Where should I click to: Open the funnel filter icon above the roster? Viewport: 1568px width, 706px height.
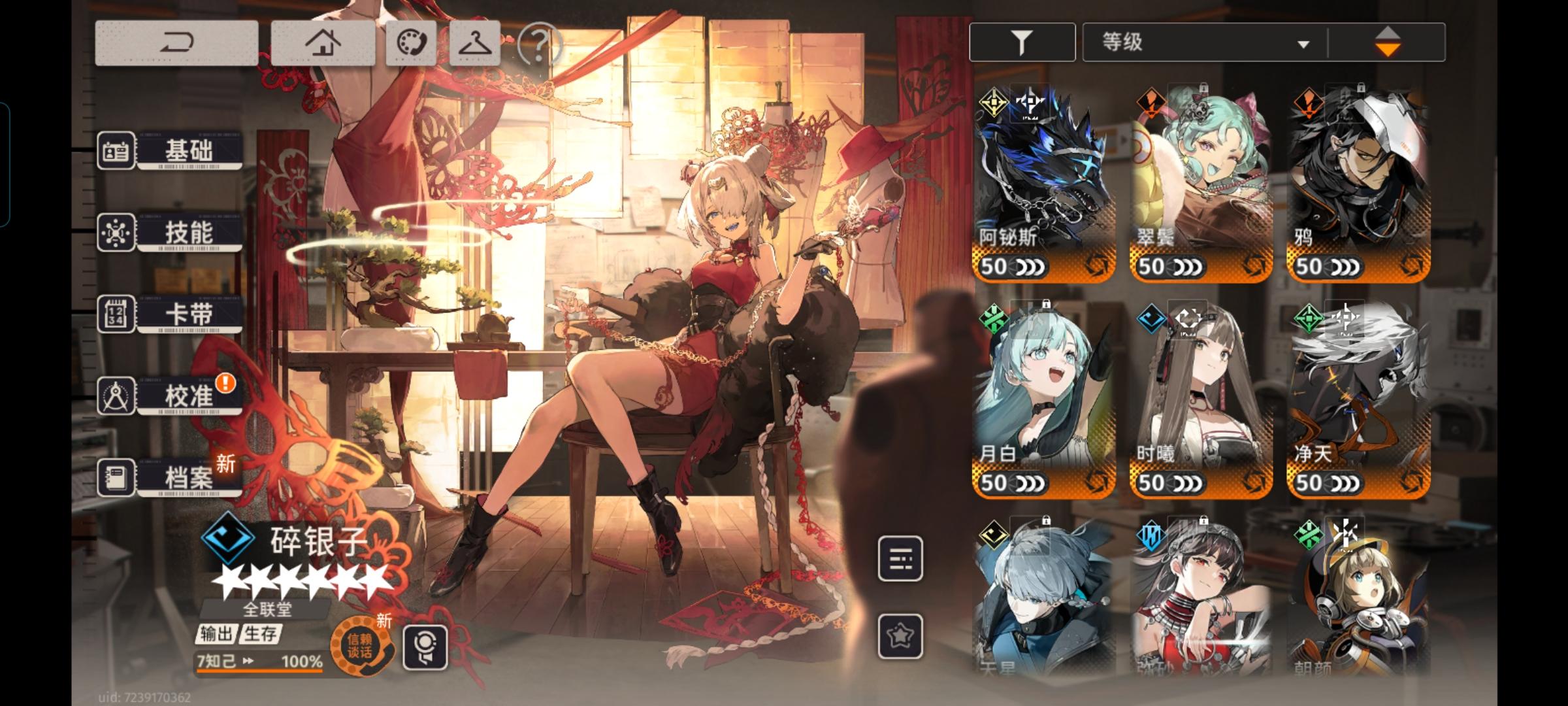pos(1022,41)
